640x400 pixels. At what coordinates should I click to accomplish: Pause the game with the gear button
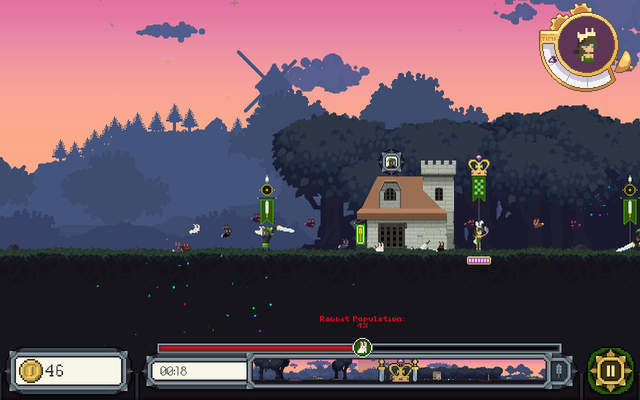[609, 370]
